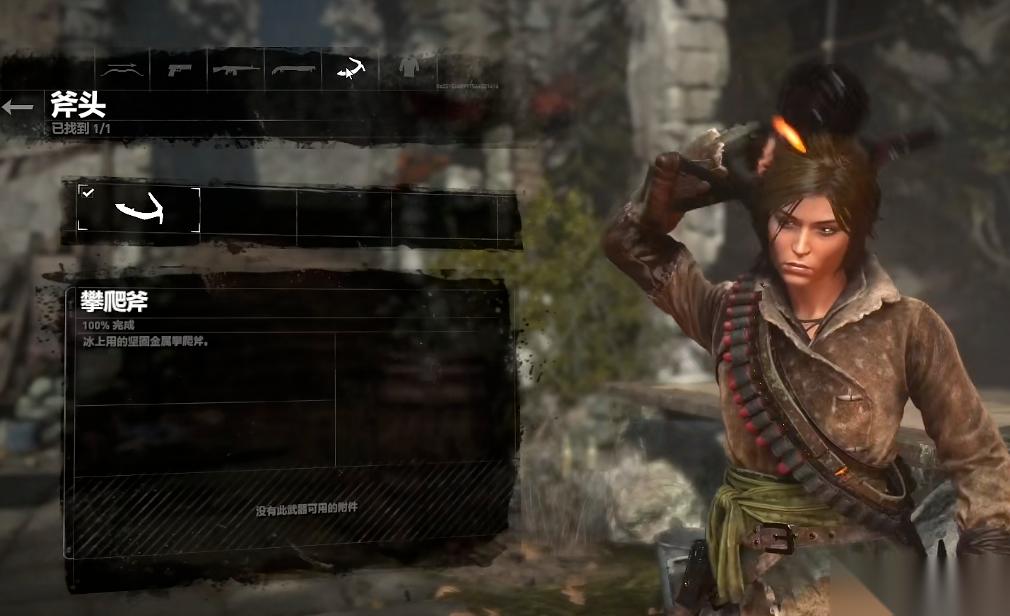Select the equipped climbing axe slot
Image resolution: width=1010 pixels, height=616 pixels.
[x=139, y=210]
